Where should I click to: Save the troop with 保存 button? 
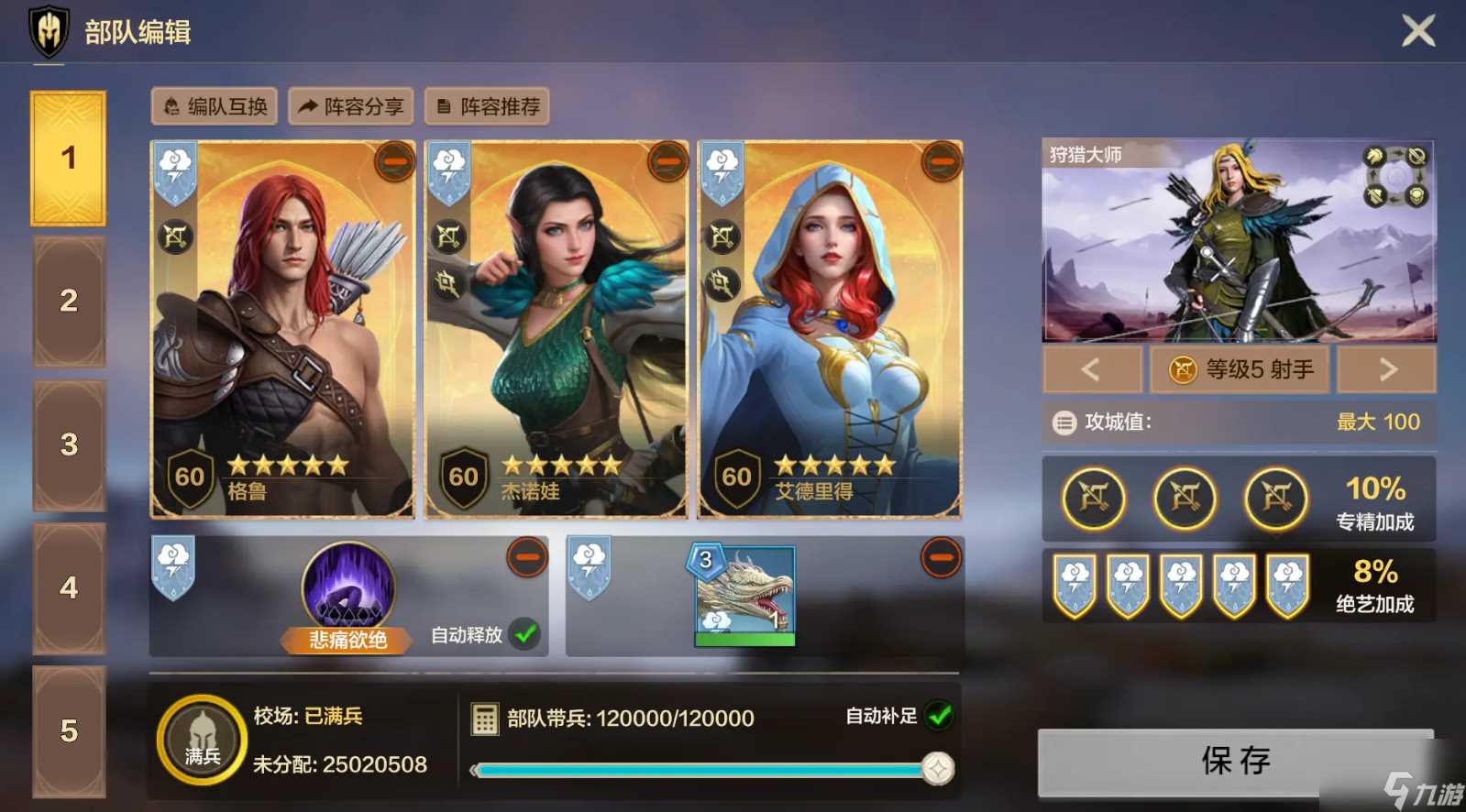click(x=1235, y=761)
